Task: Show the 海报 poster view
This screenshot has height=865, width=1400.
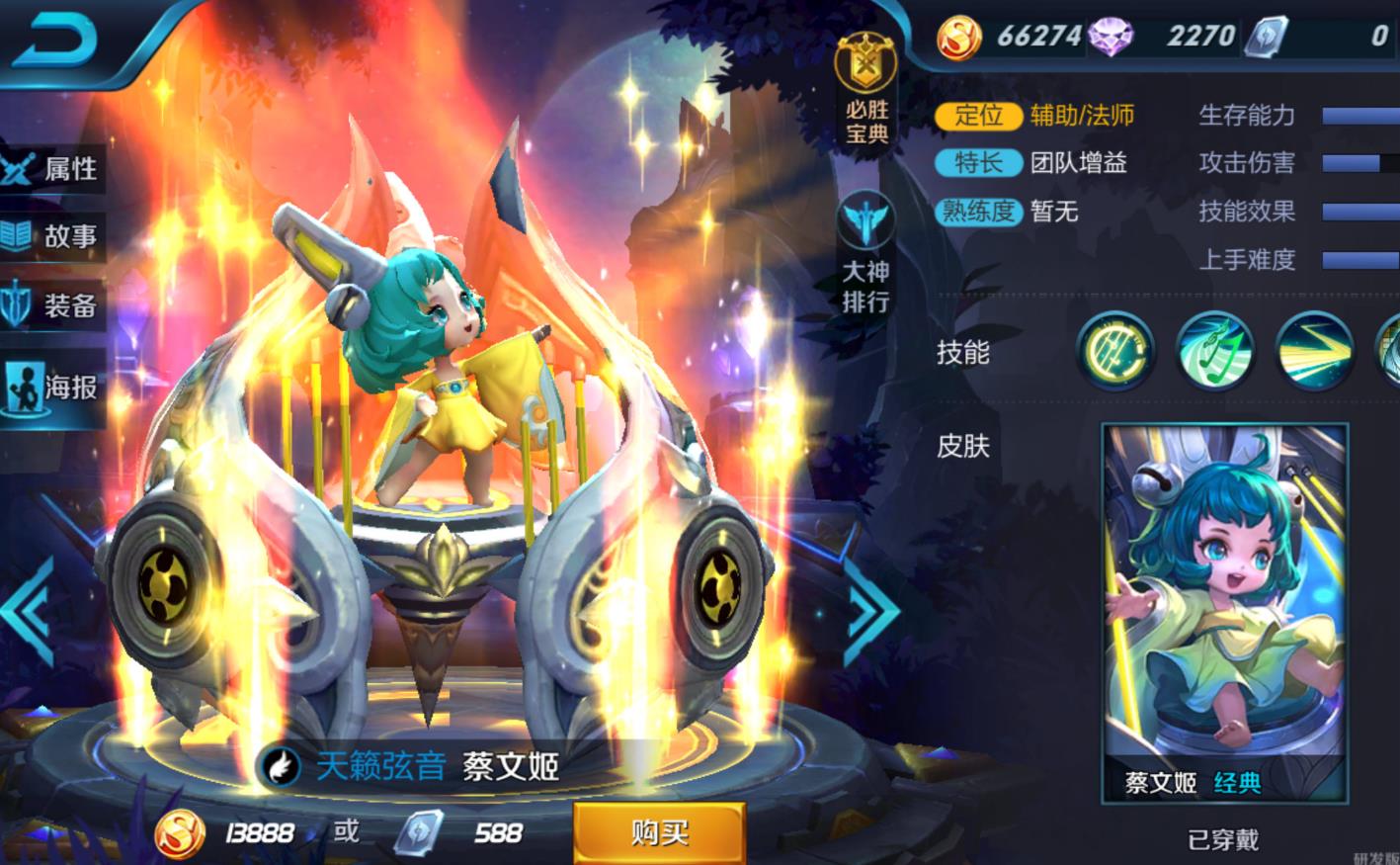Action: click(54, 387)
